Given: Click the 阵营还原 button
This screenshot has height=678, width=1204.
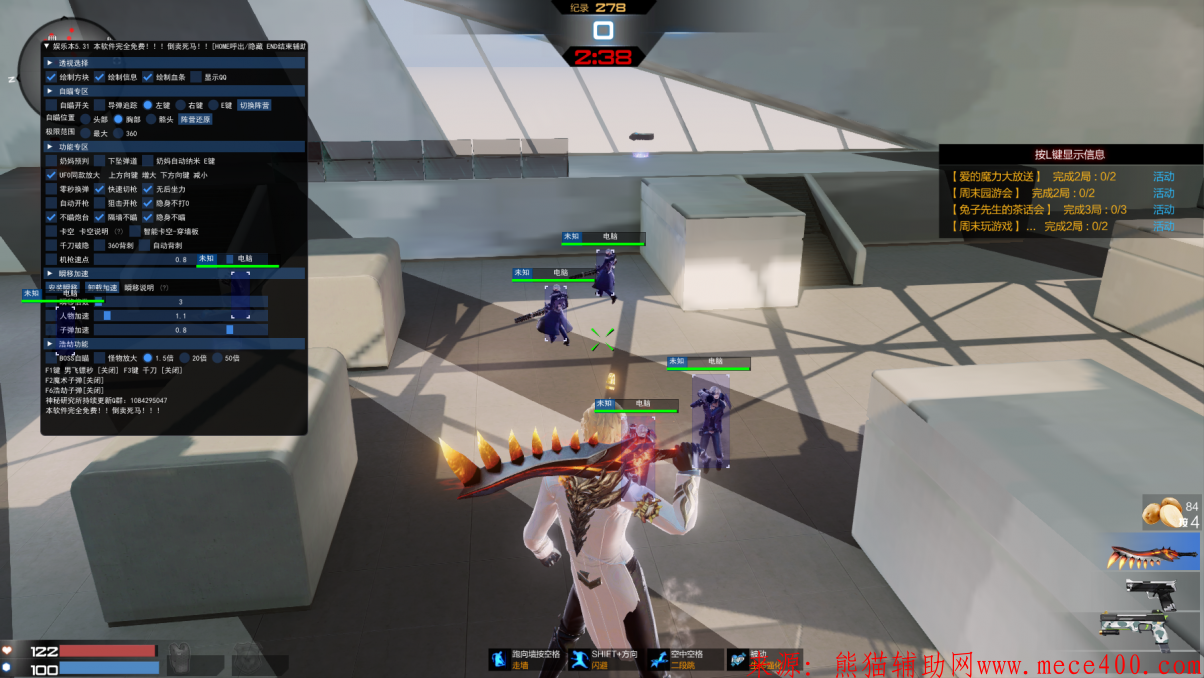Looking at the screenshot, I should [x=195, y=119].
